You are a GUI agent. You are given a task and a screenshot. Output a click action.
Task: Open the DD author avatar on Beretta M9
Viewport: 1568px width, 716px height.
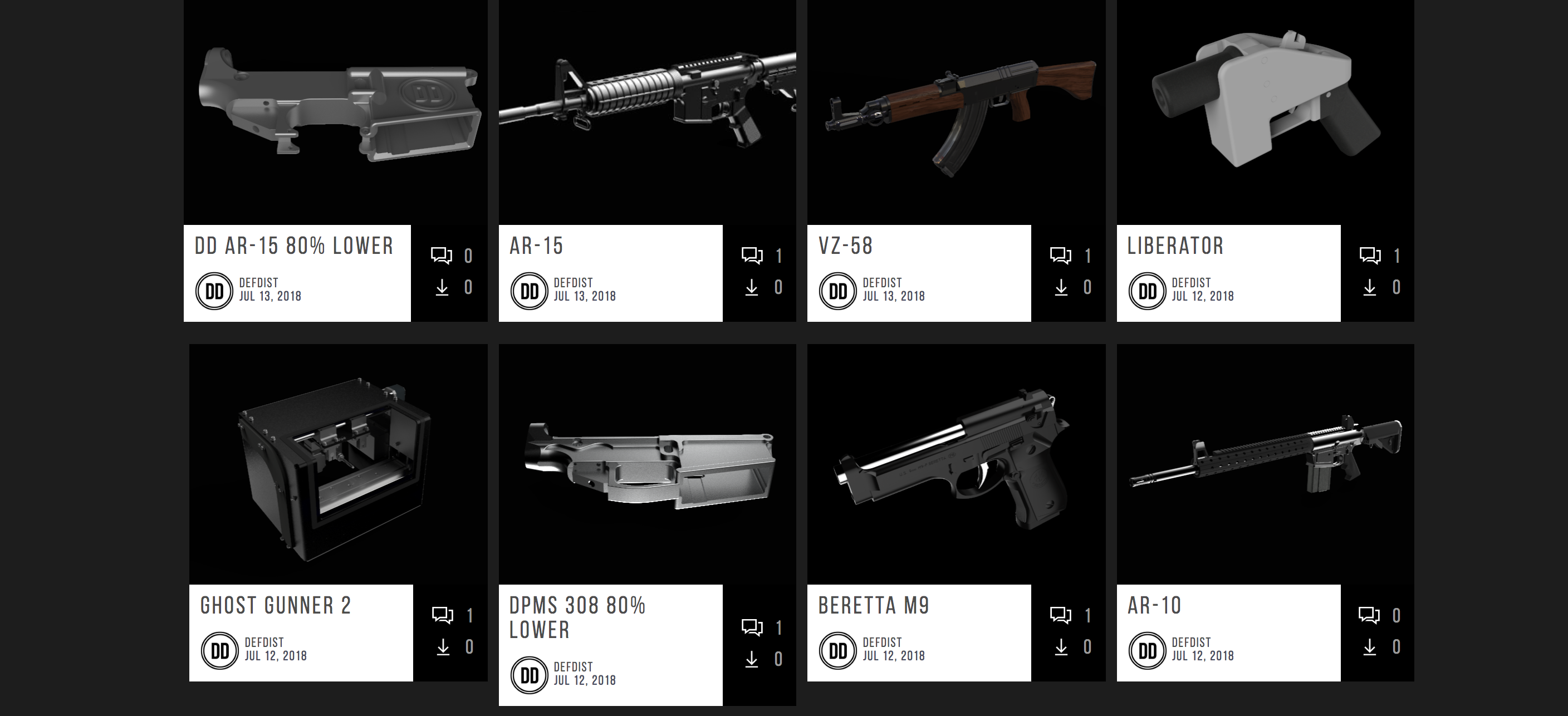(837, 651)
